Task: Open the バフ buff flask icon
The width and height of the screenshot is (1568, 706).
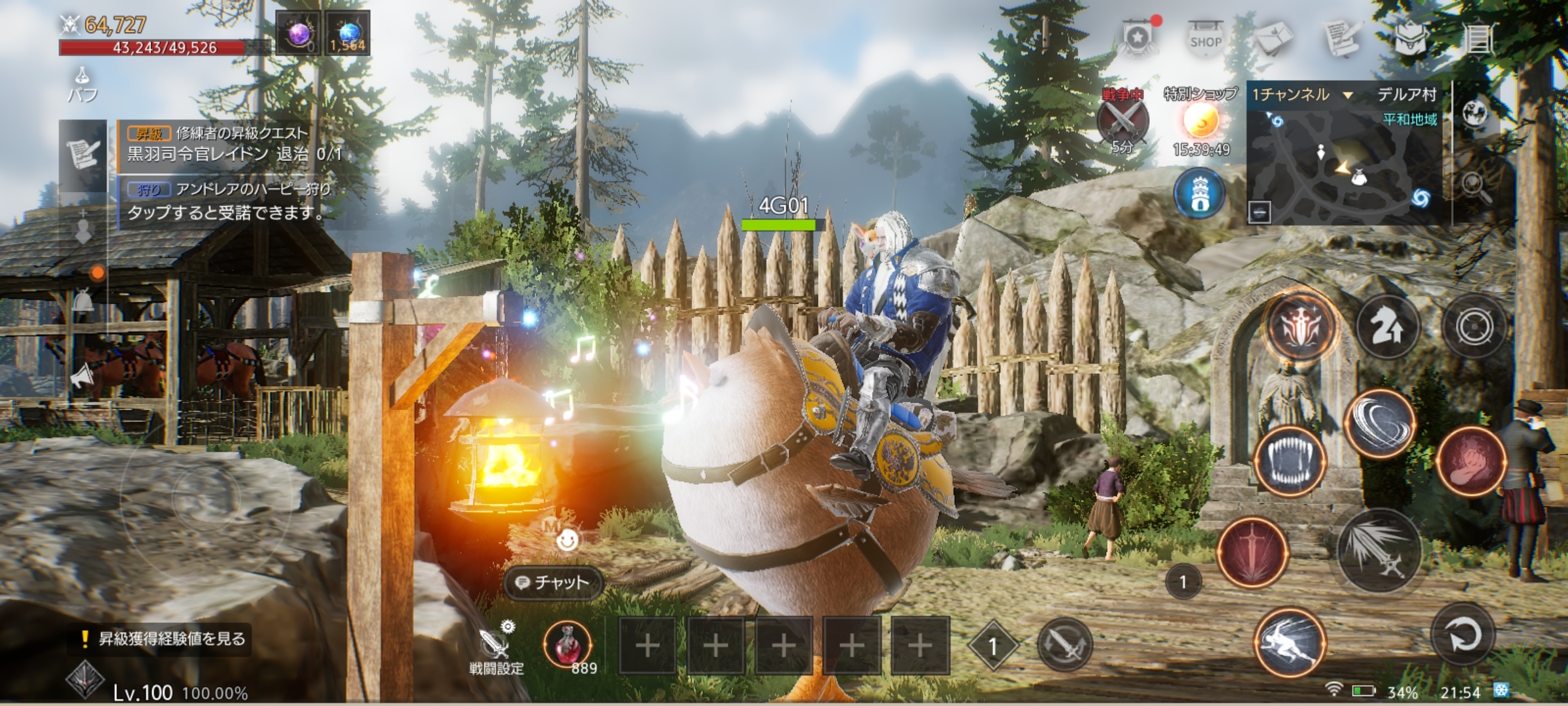Action: 83,84
